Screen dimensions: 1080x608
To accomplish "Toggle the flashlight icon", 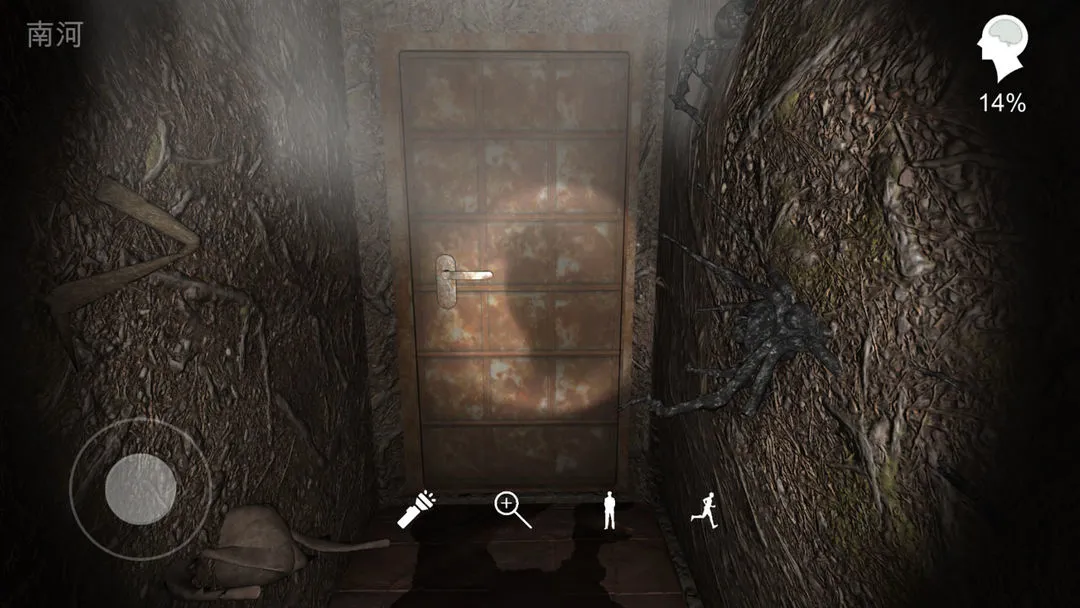I will tap(414, 509).
